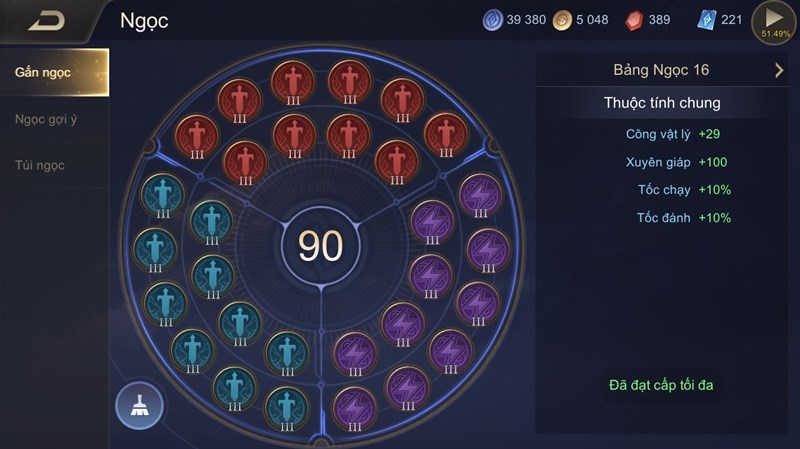Tap the gold coin currency icon

(562, 20)
